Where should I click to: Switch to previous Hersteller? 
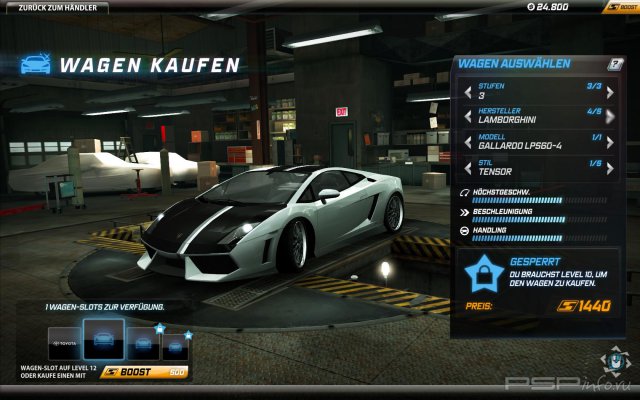click(467, 116)
